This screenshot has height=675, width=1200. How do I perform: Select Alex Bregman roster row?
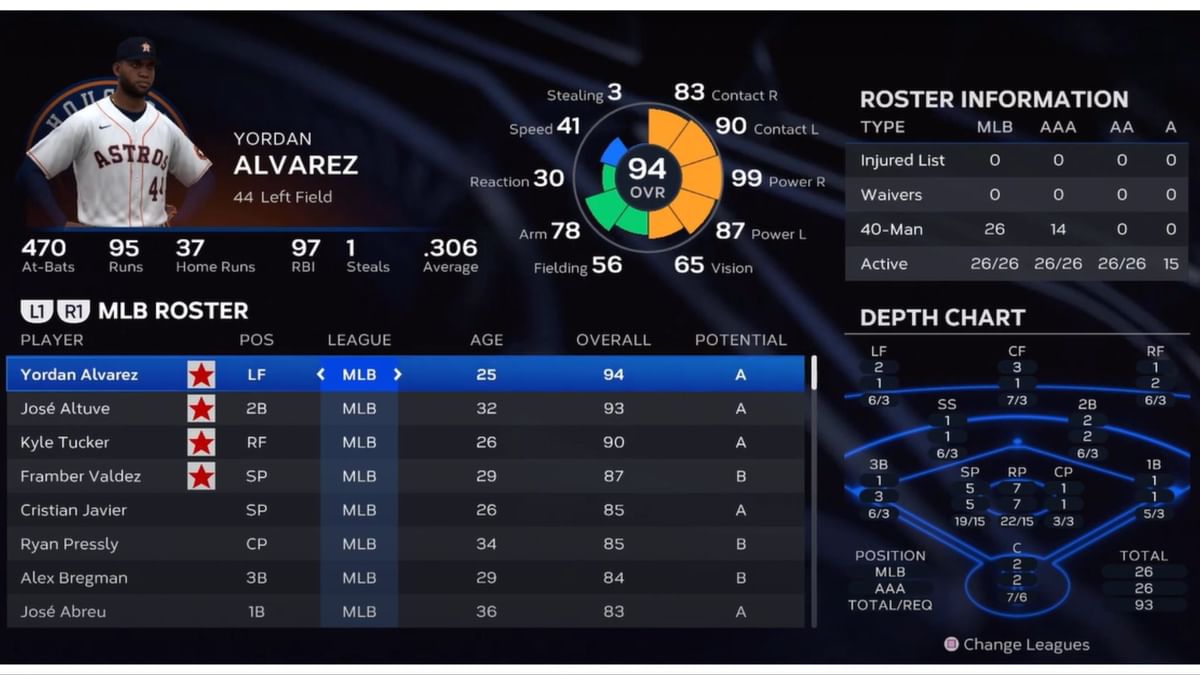[74, 578]
